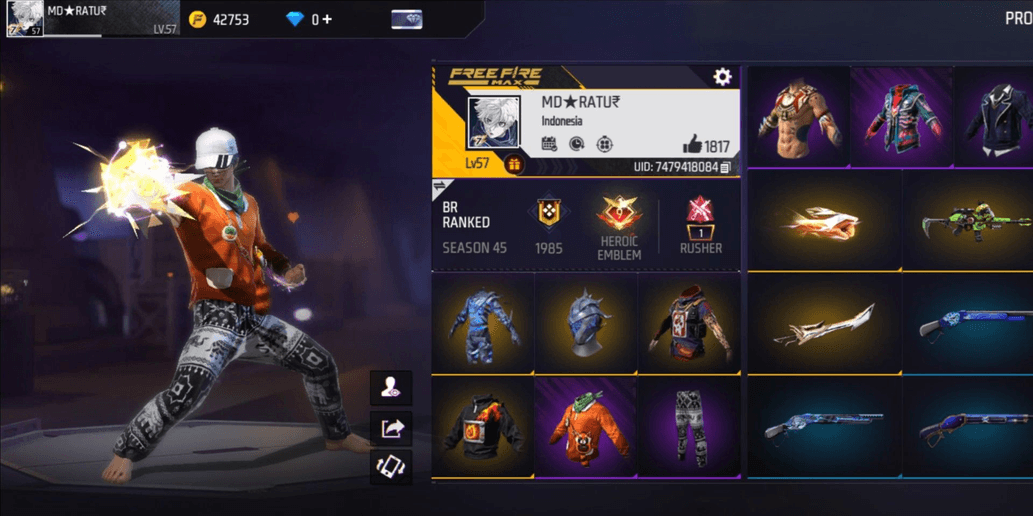Screen dimensions: 1033x516
Task: Choose the shirtless tattooed torso outfit
Action: (797, 117)
